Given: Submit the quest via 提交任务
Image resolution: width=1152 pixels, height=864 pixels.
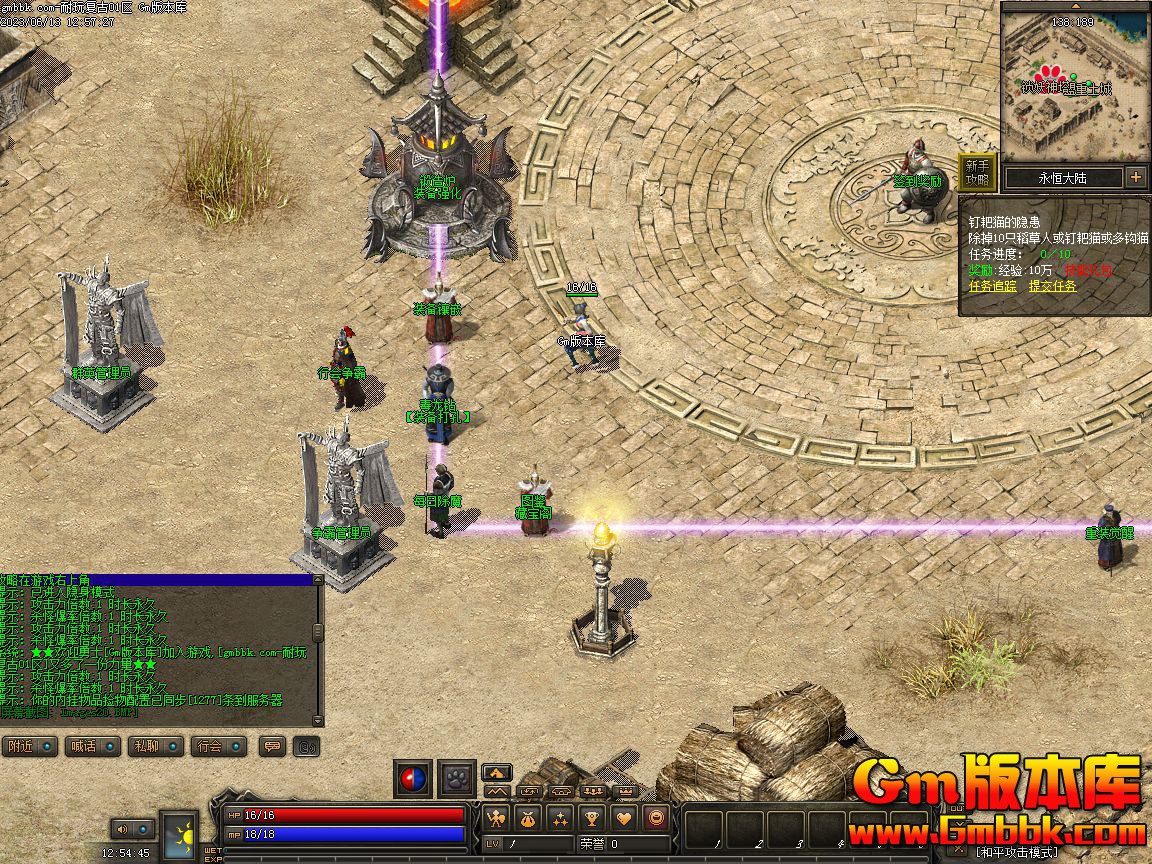Looking at the screenshot, I should point(1053,286).
